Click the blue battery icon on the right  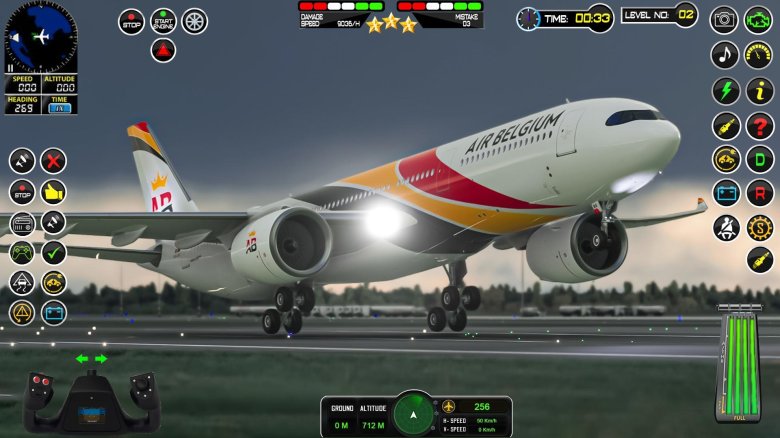tap(726, 193)
